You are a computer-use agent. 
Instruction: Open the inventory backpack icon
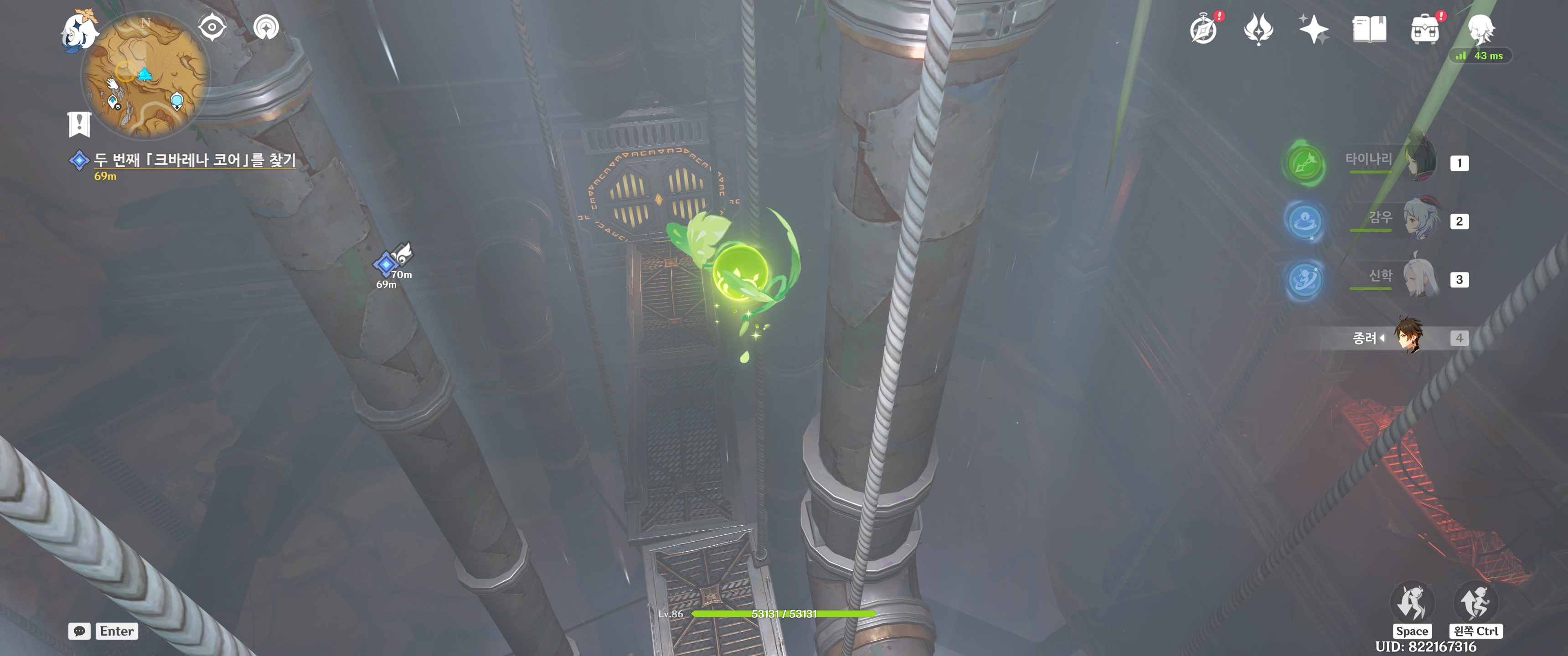(1424, 30)
